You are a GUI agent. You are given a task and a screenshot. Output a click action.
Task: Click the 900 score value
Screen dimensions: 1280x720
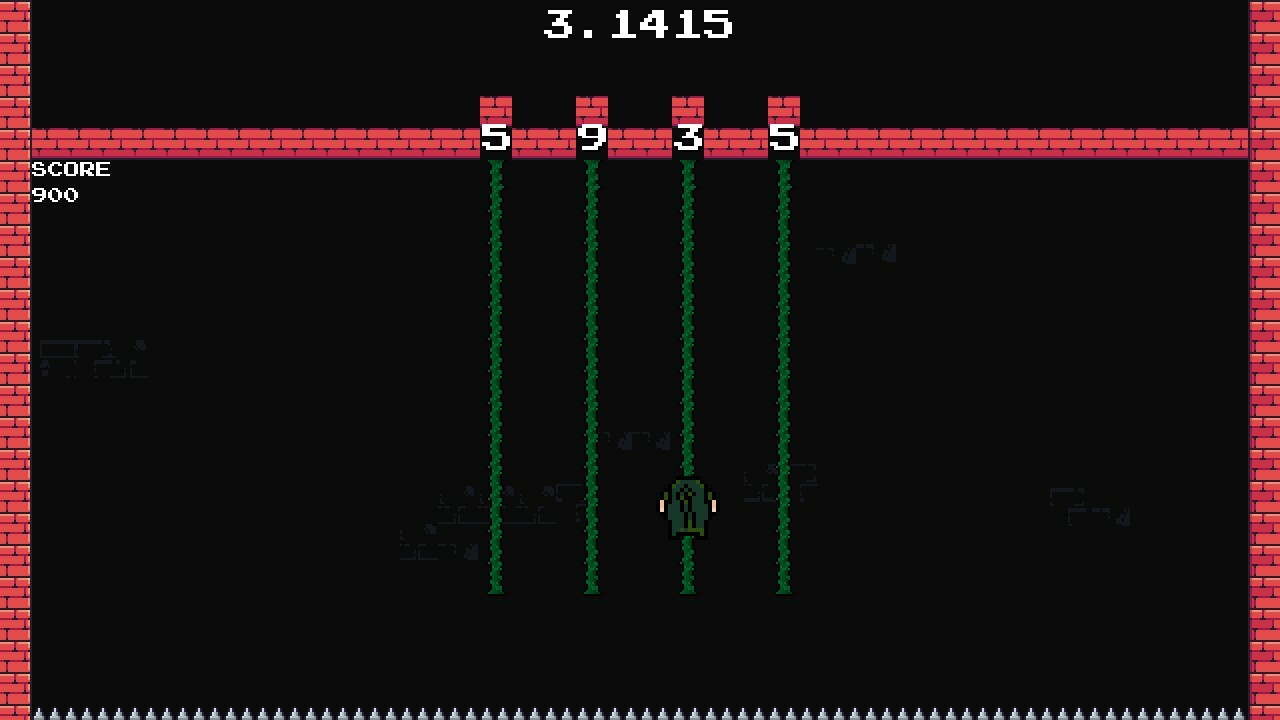click(55, 195)
